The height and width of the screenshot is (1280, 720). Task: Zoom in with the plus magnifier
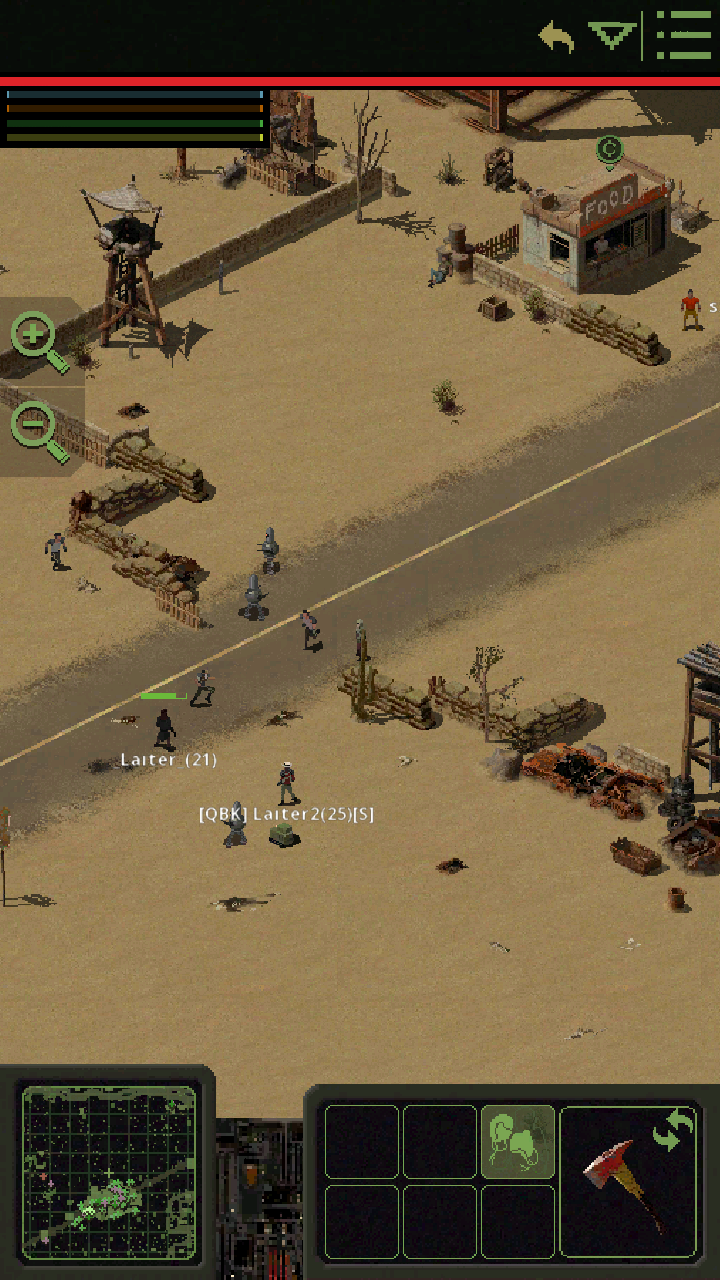pos(36,340)
